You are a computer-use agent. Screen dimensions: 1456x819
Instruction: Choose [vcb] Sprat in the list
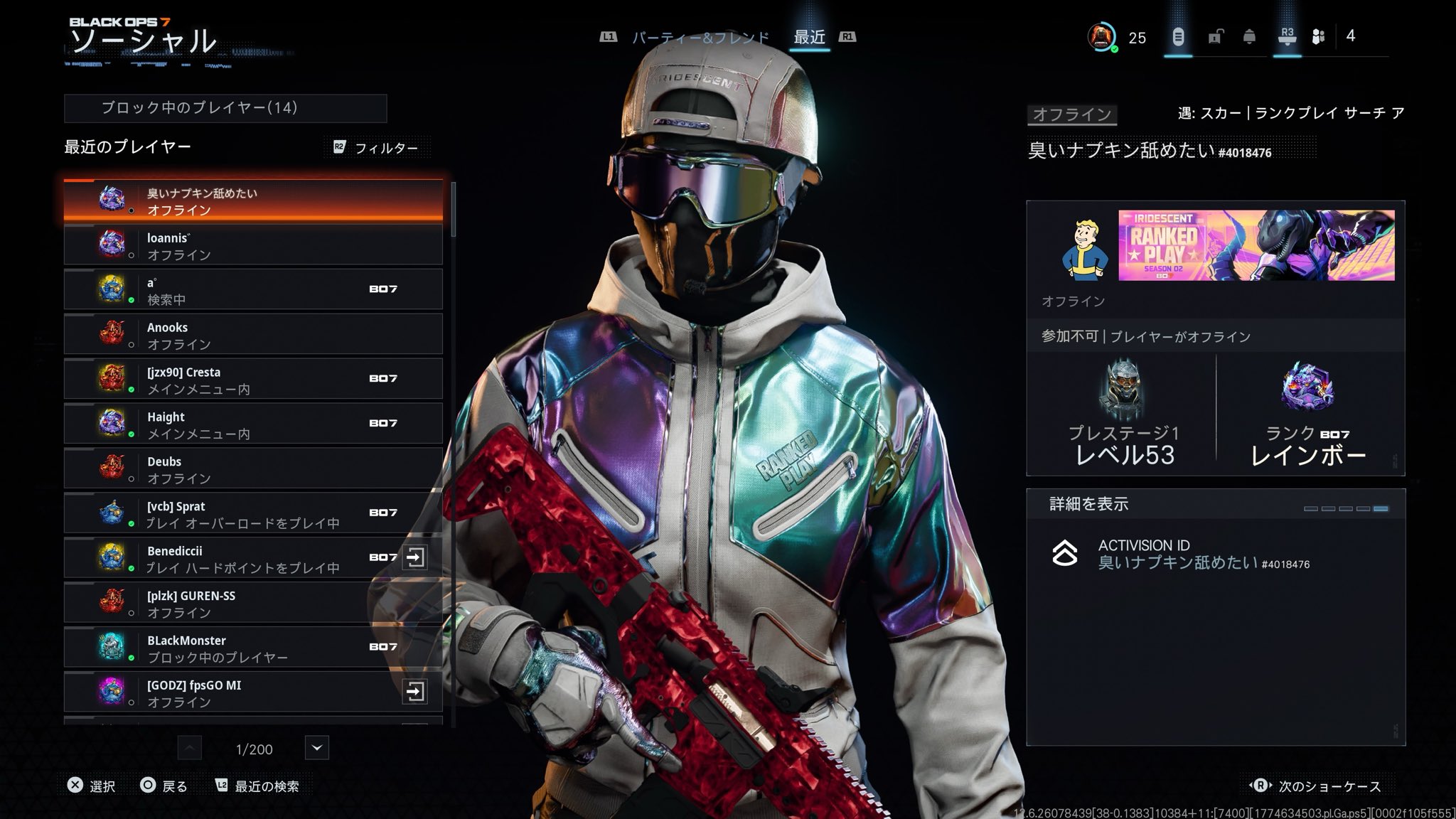pos(253,514)
